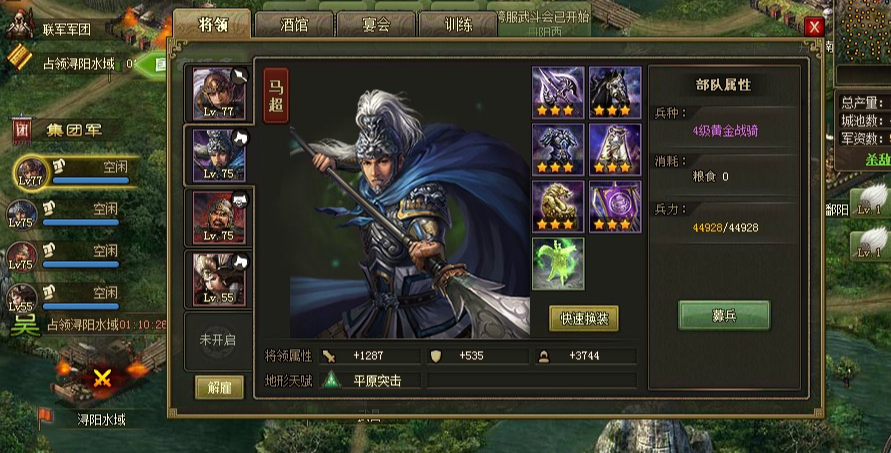
Task: Close the generals panel with the red X
Action: tap(815, 27)
